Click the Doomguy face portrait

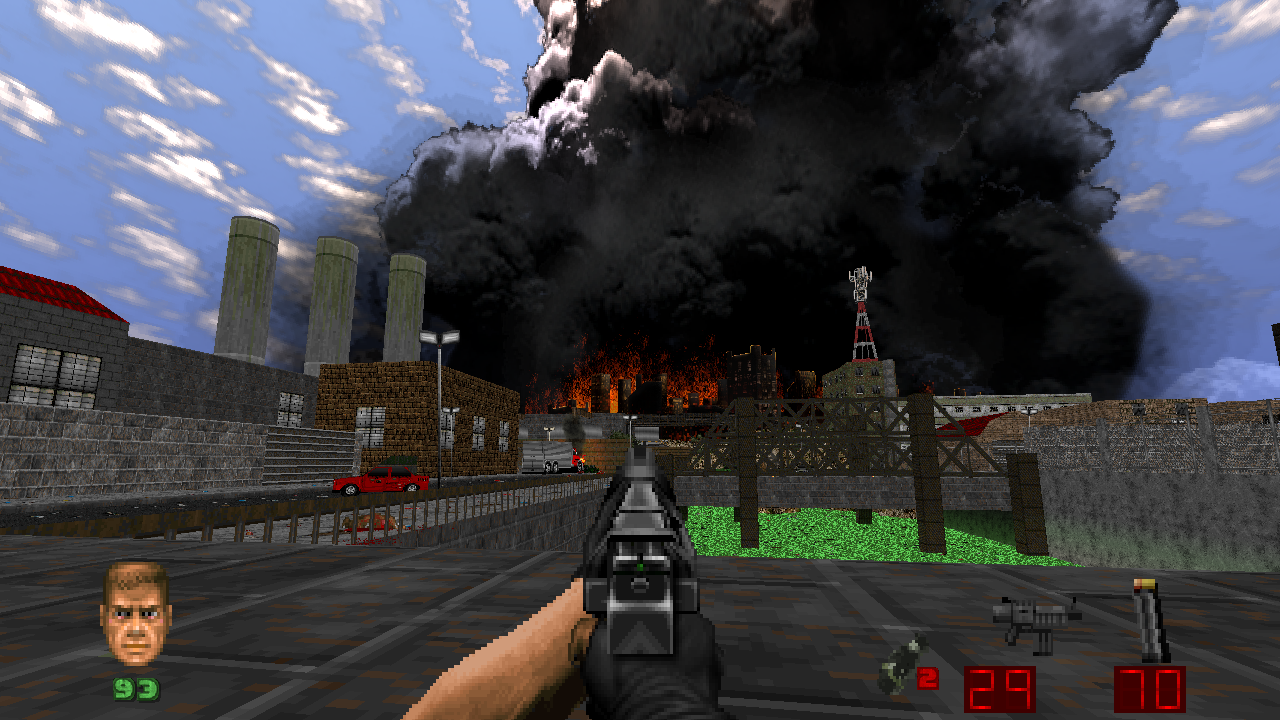click(x=135, y=613)
